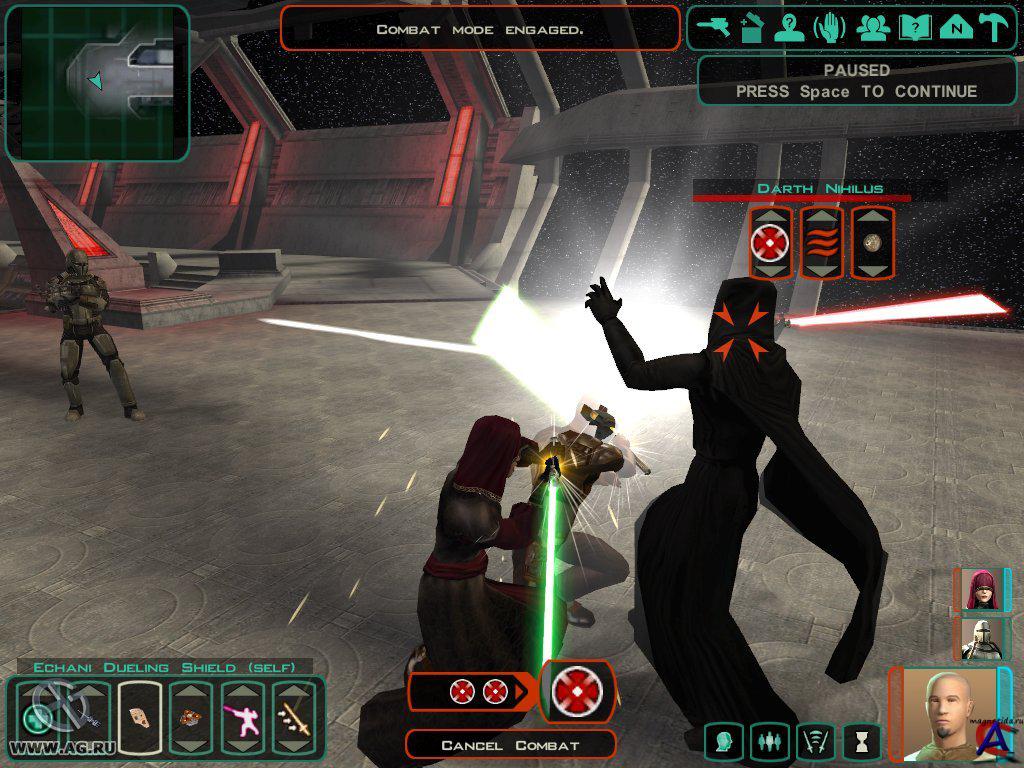Select the attack action targeting Darth Nihilus
This screenshot has width=1024, height=768.
(770, 243)
